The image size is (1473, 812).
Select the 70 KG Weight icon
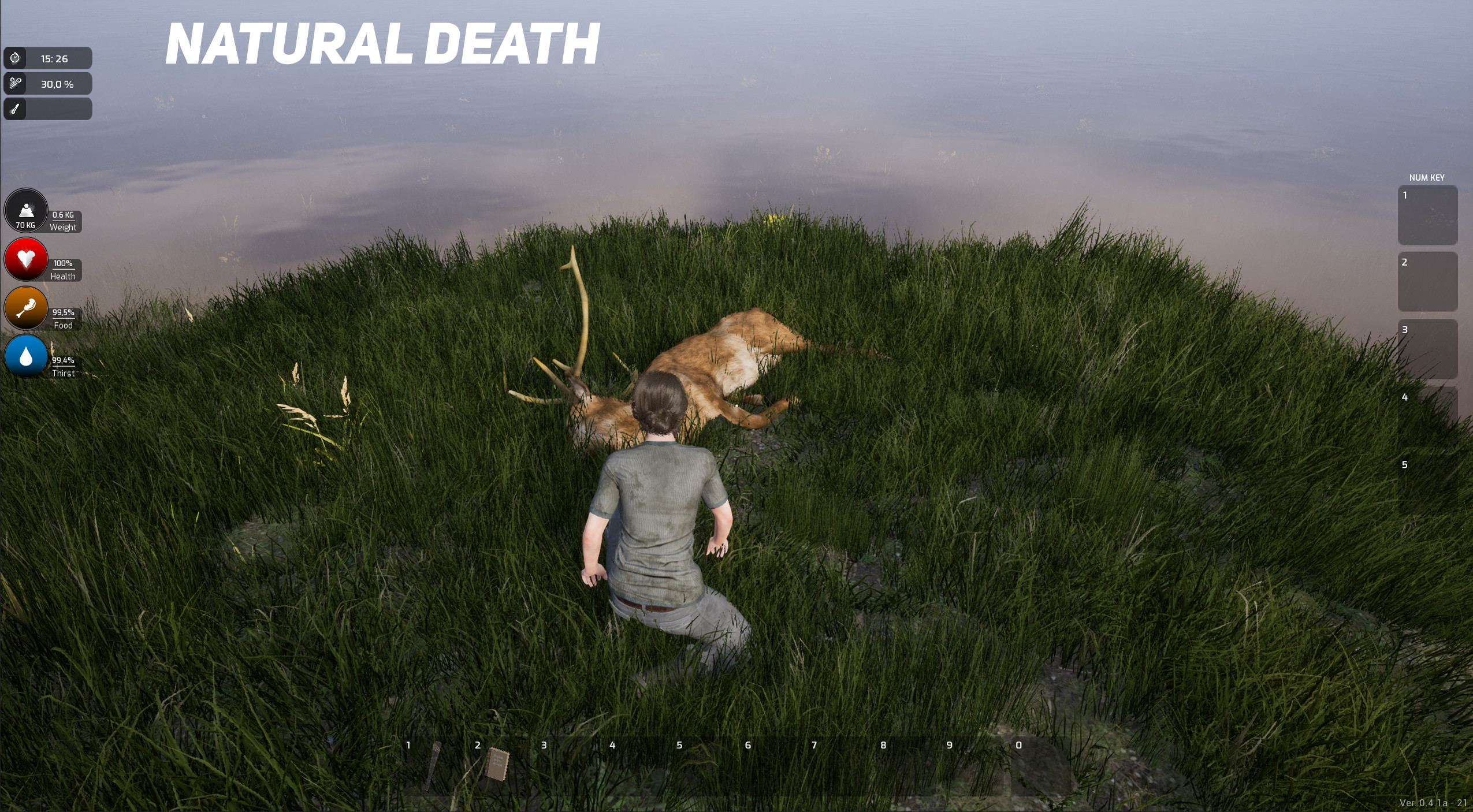25,210
